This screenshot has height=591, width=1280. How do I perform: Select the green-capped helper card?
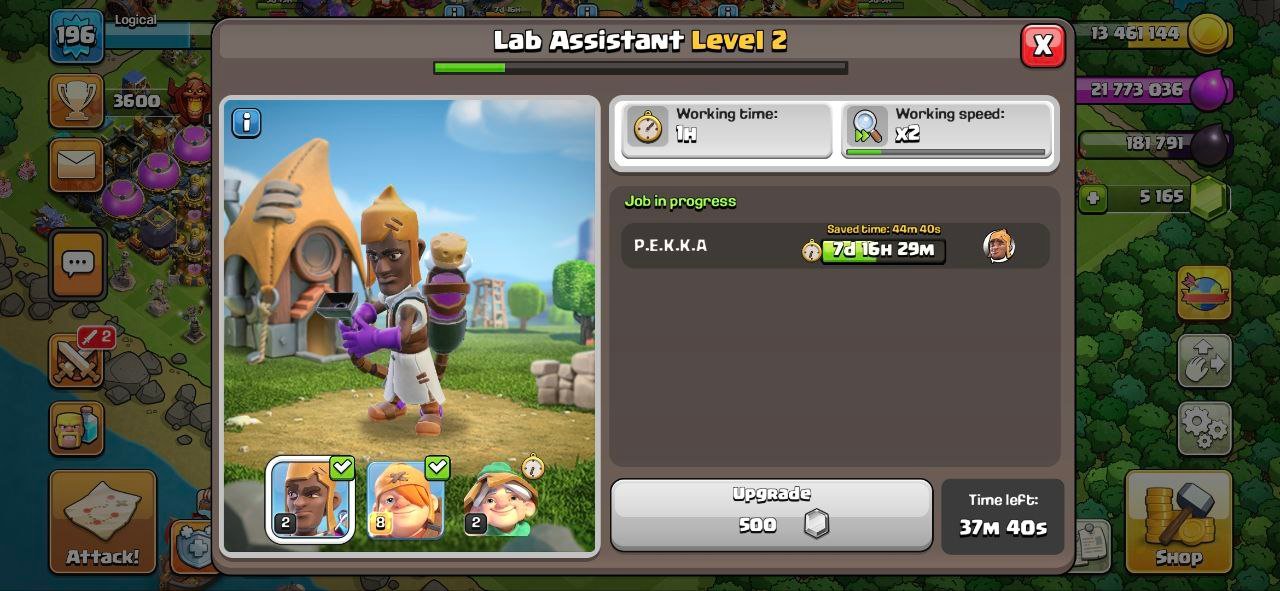click(502, 500)
